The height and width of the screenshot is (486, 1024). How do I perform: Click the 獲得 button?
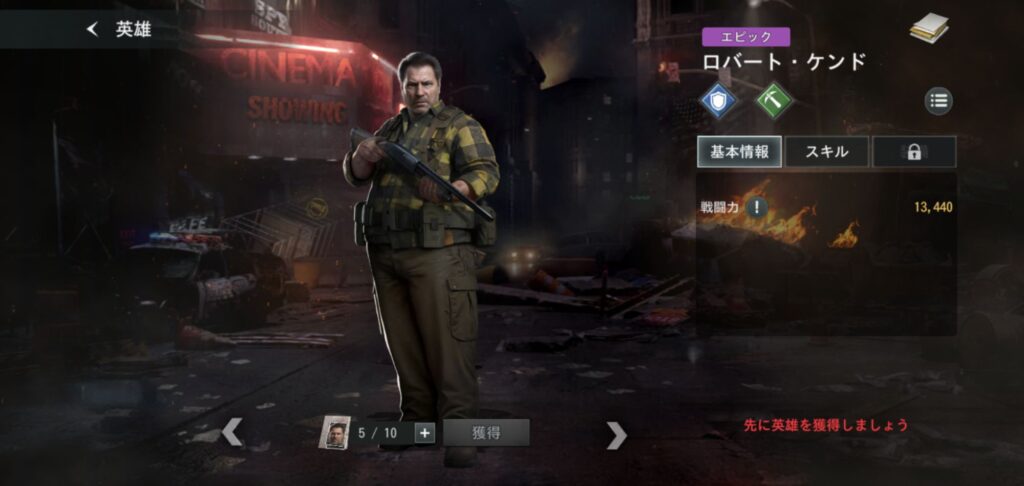486,433
